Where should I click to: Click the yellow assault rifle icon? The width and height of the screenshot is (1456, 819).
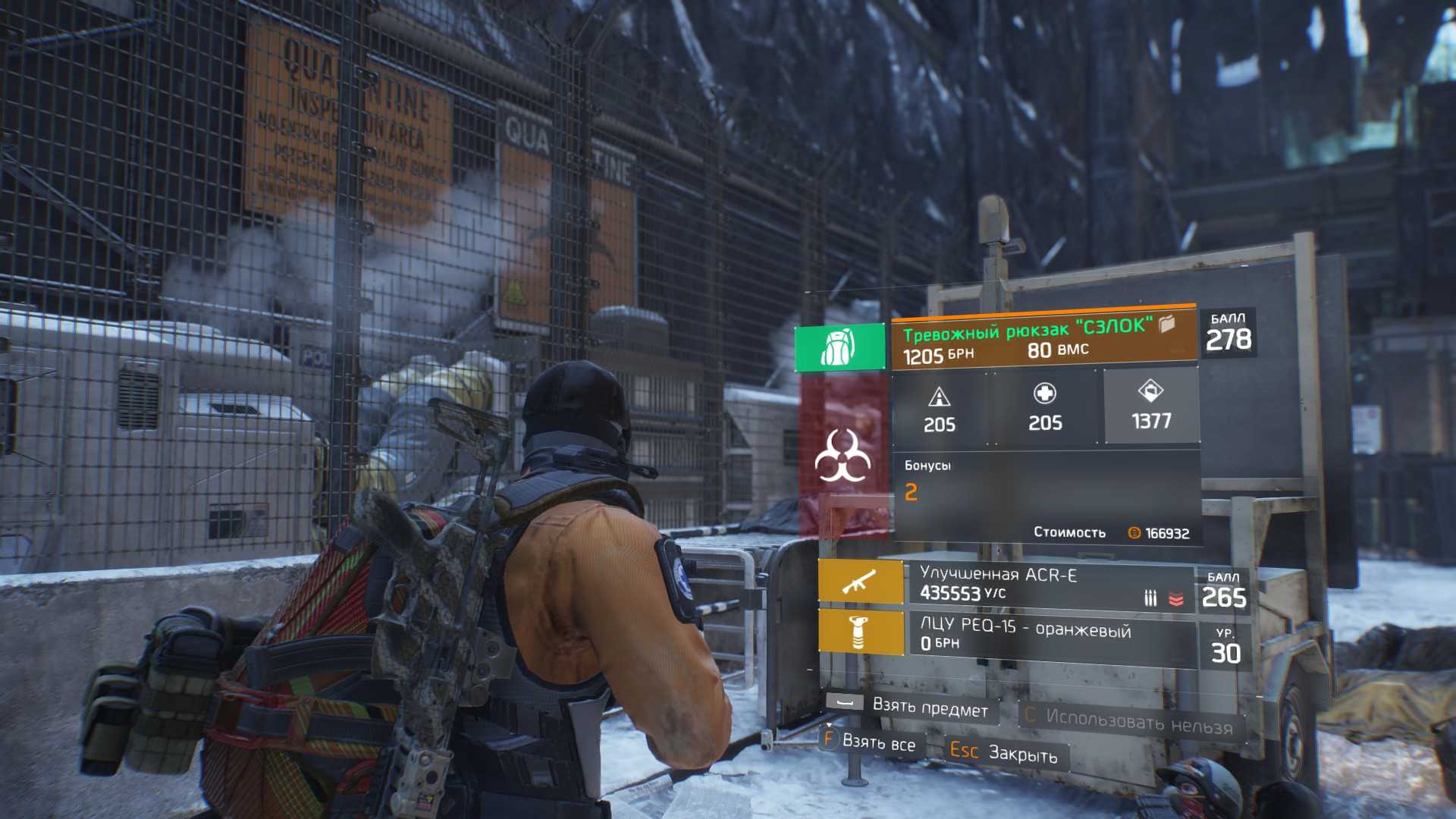pos(860,582)
